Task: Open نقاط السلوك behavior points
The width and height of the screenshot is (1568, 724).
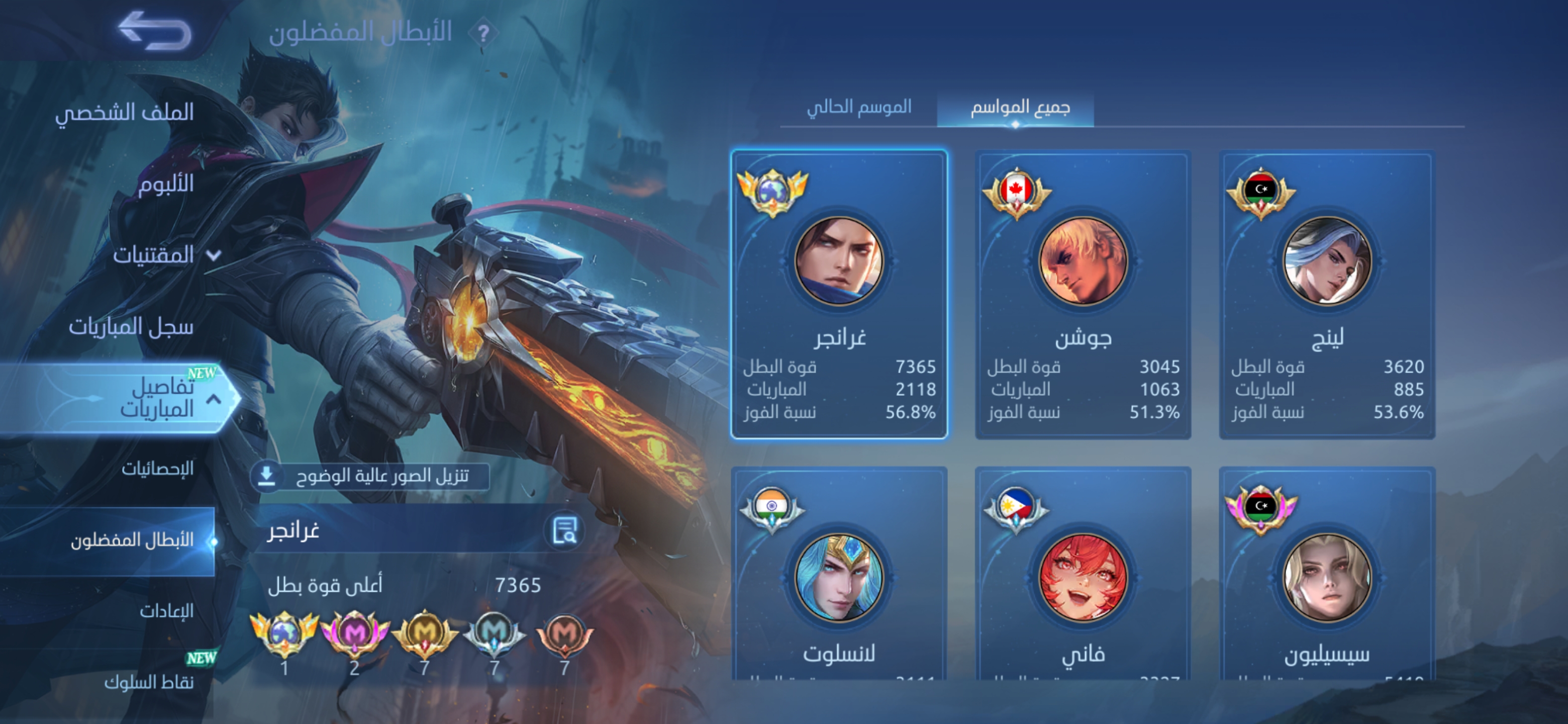Action: 149,682
